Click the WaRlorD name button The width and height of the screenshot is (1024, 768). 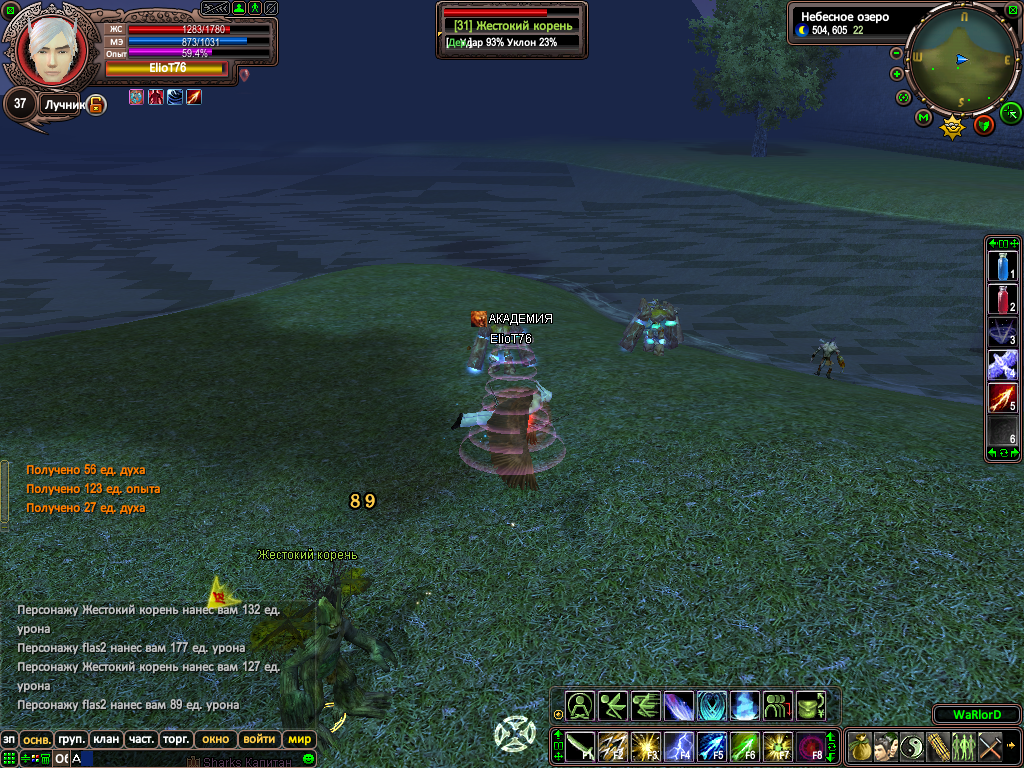coord(976,715)
